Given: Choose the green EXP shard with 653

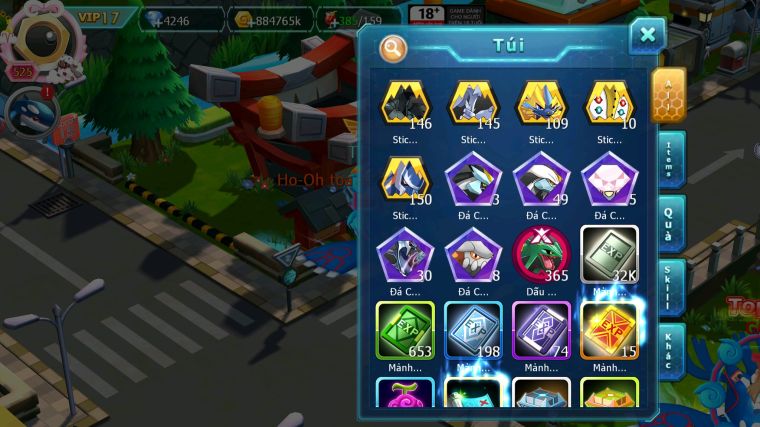Looking at the screenshot, I should (x=405, y=330).
